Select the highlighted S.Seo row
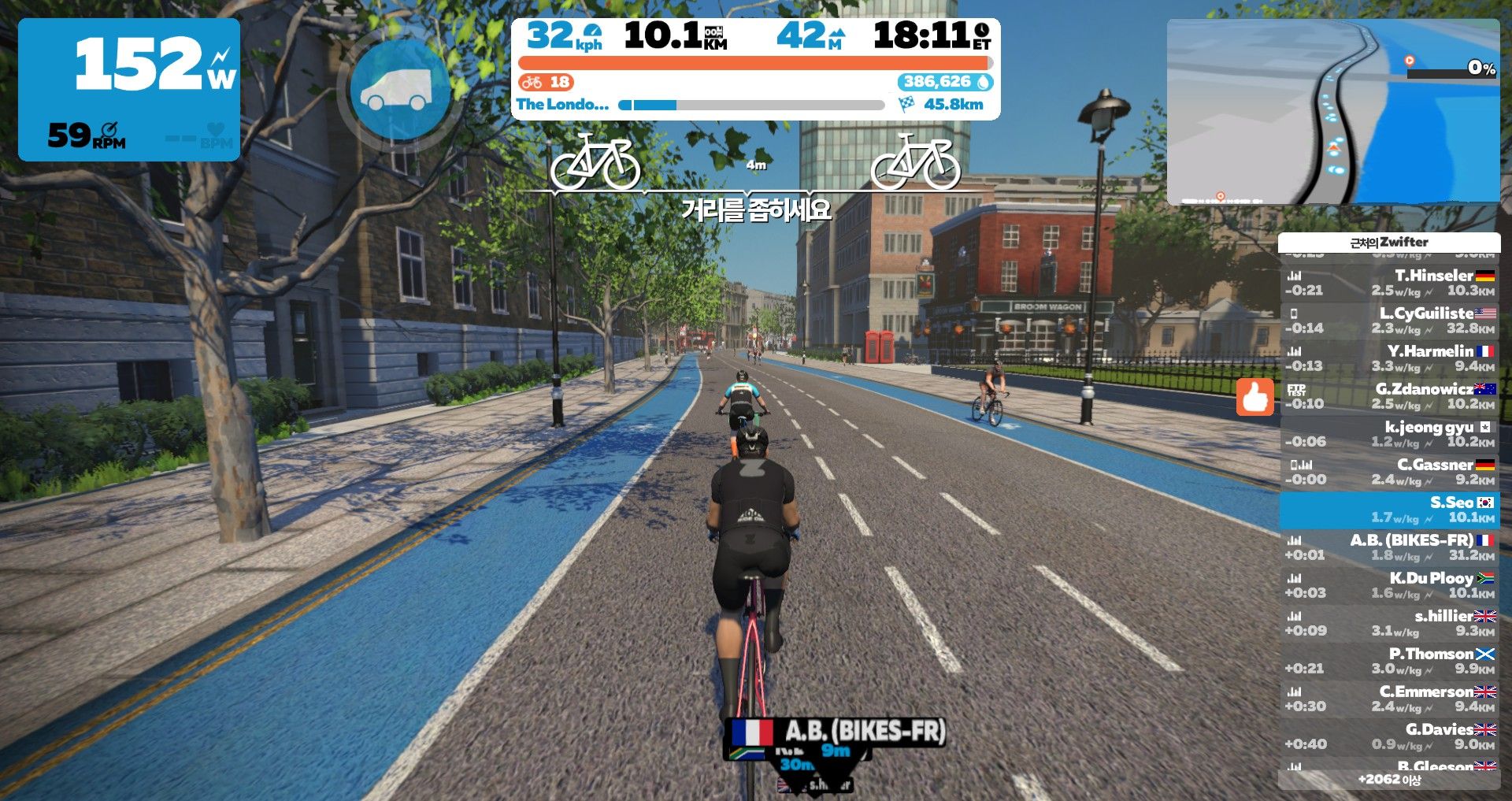 click(1389, 510)
